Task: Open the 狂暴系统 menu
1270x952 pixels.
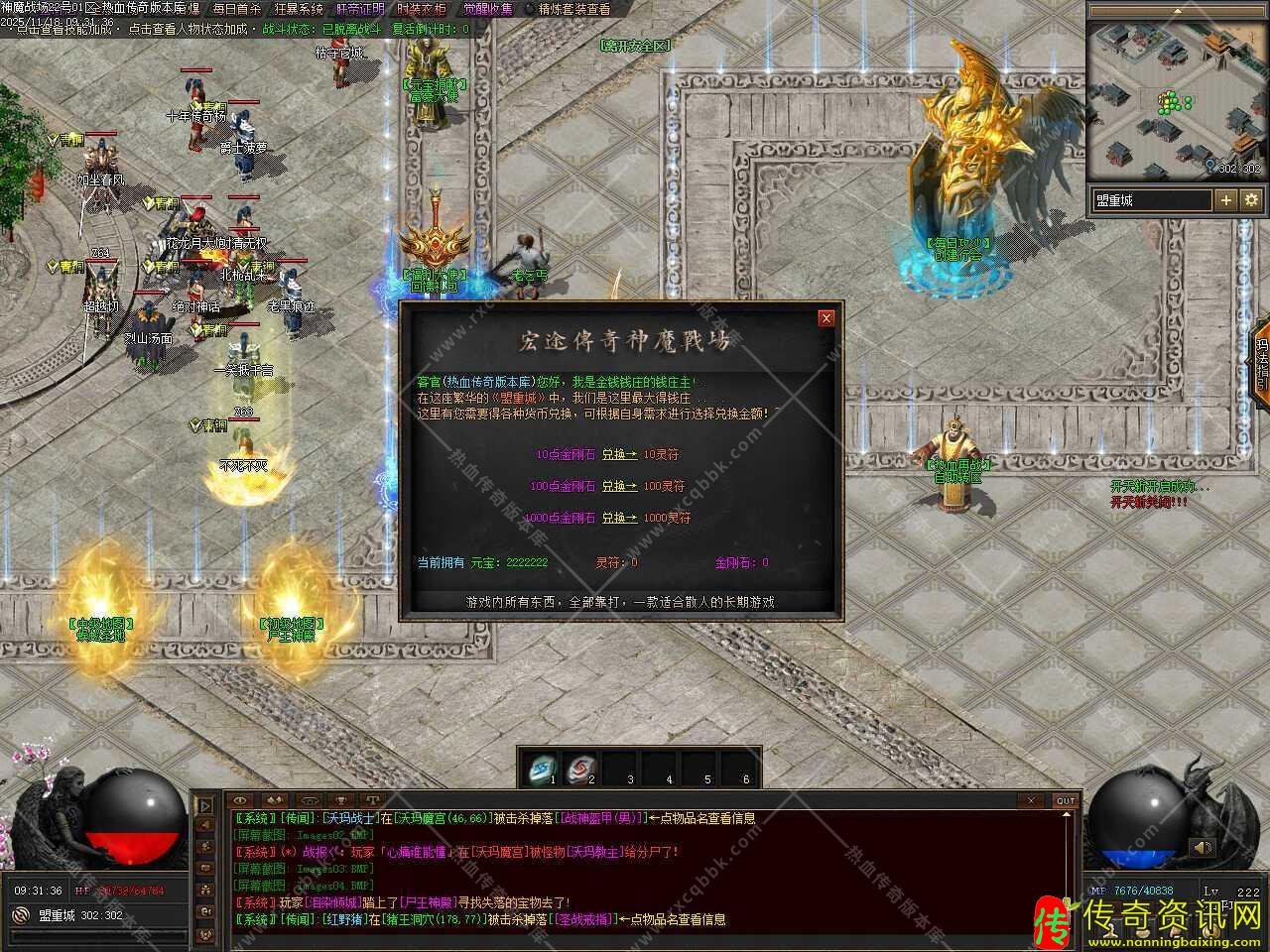Action: click(299, 9)
